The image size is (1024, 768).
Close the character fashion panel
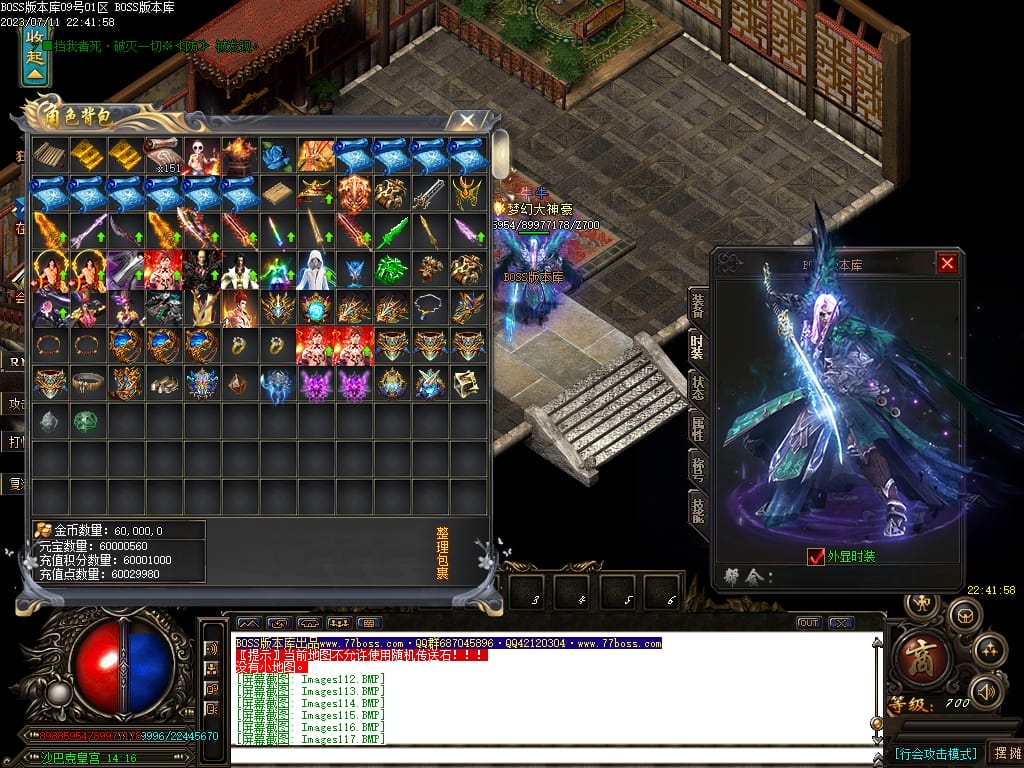pyautogui.click(x=947, y=264)
